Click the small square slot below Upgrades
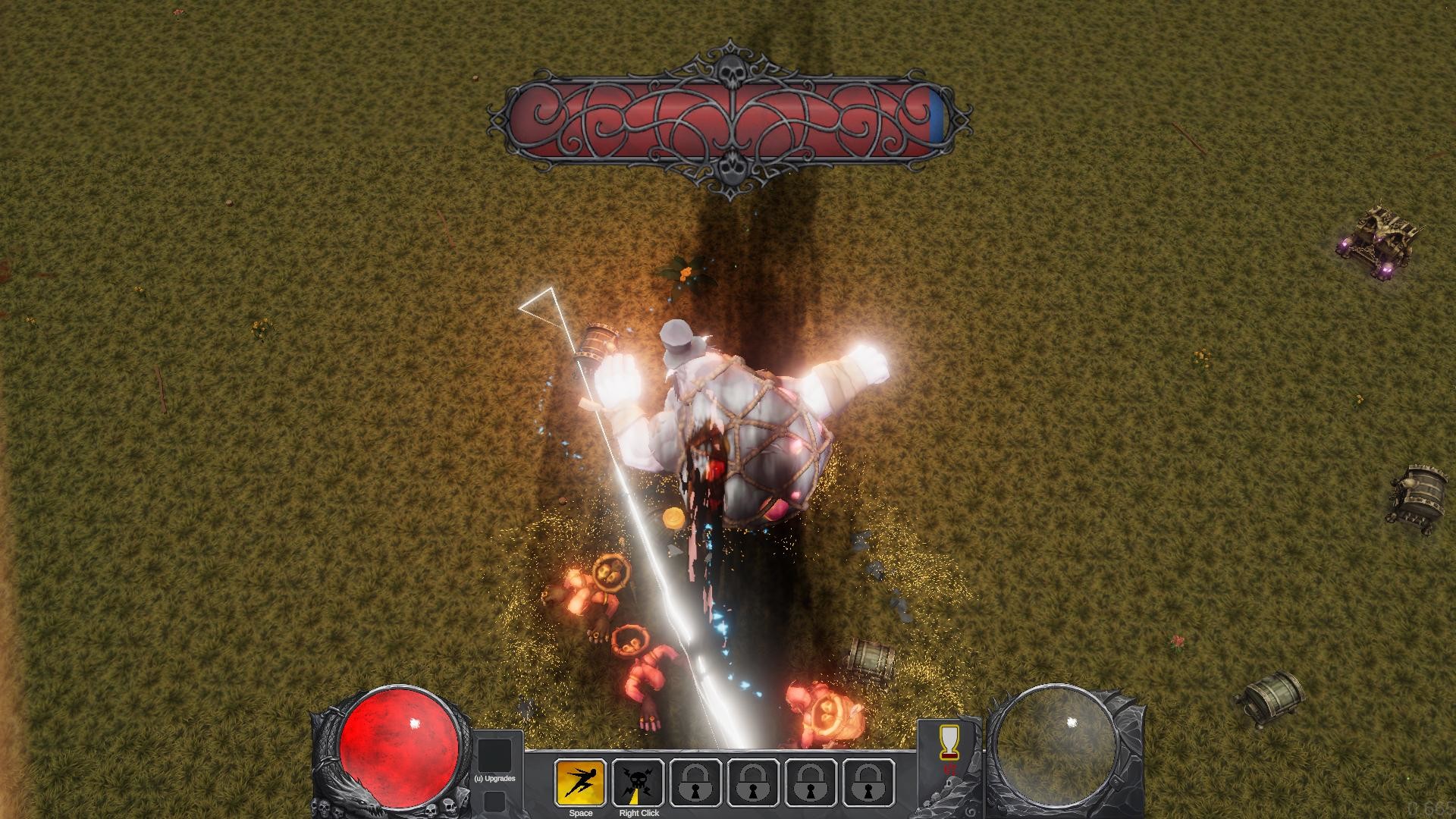 (x=494, y=802)
